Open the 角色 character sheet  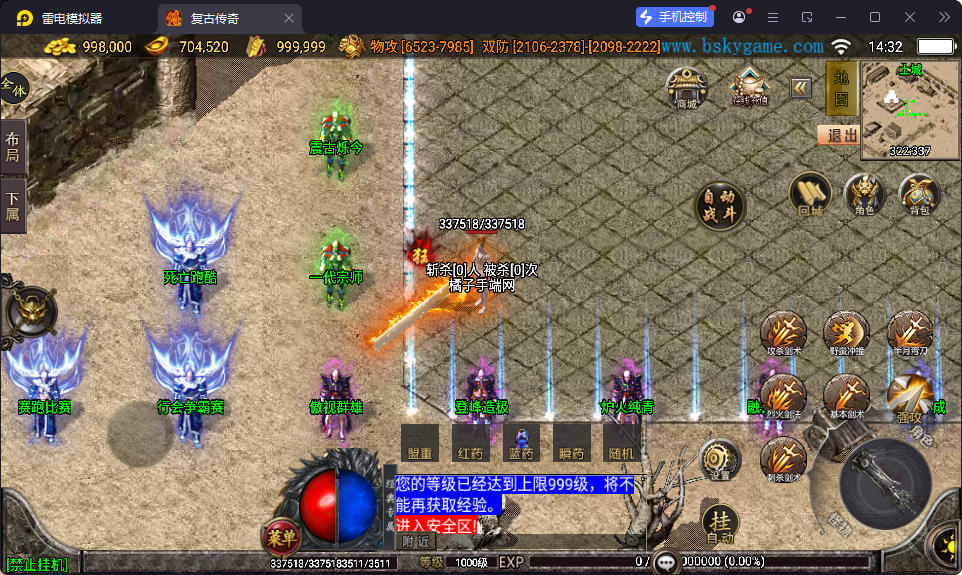click(x=864, y=194)
